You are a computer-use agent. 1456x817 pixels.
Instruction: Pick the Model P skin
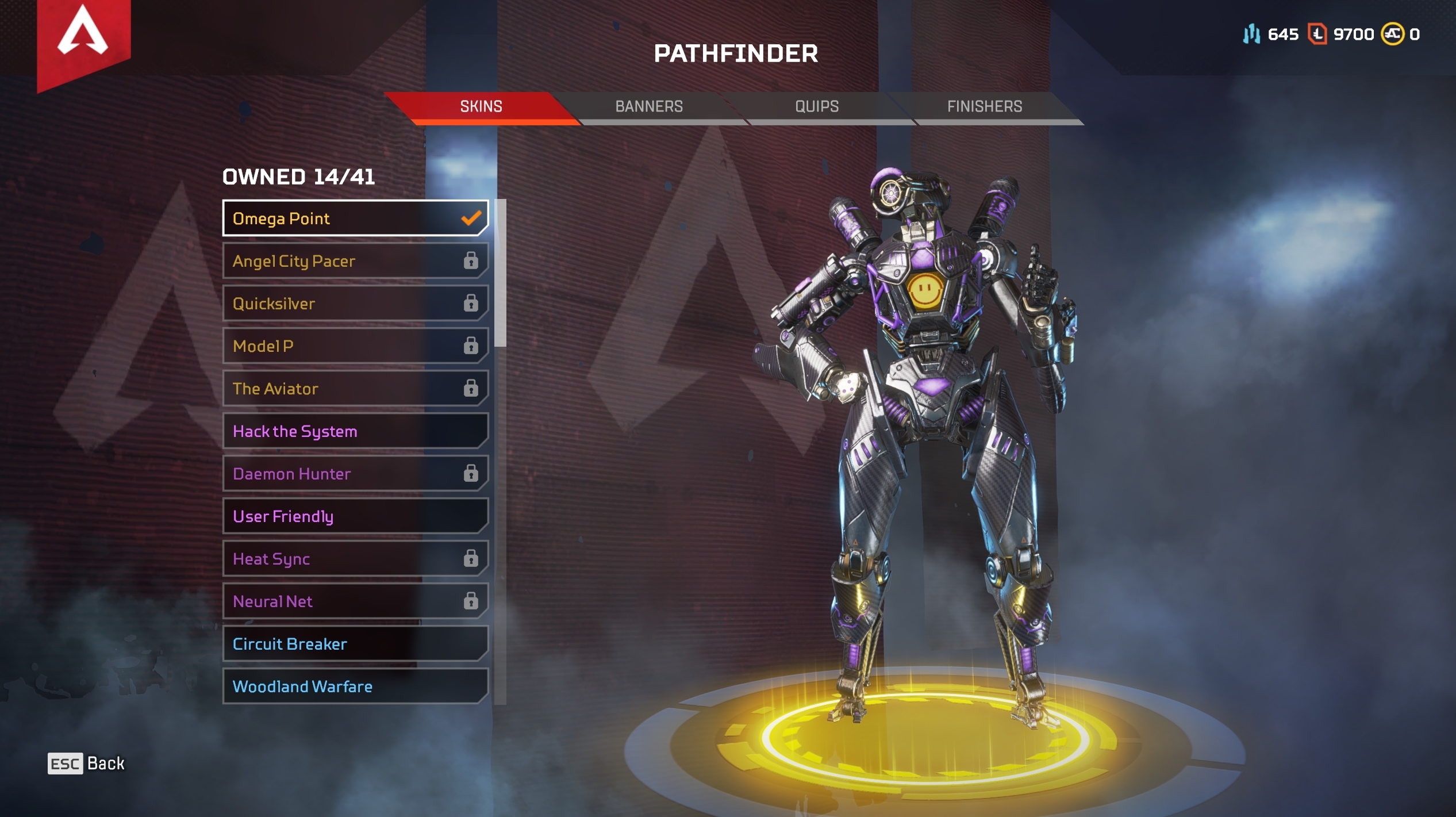click(355, 346)
